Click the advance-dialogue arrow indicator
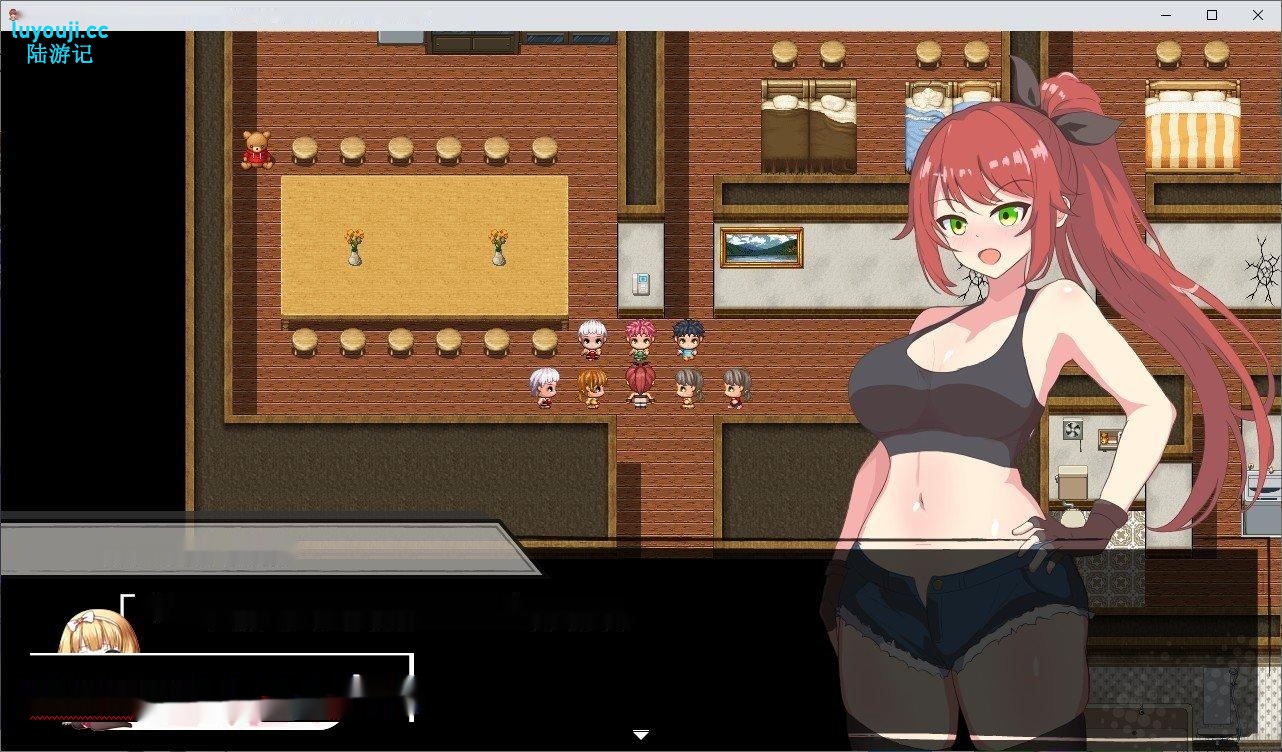 tap(640, 733)
